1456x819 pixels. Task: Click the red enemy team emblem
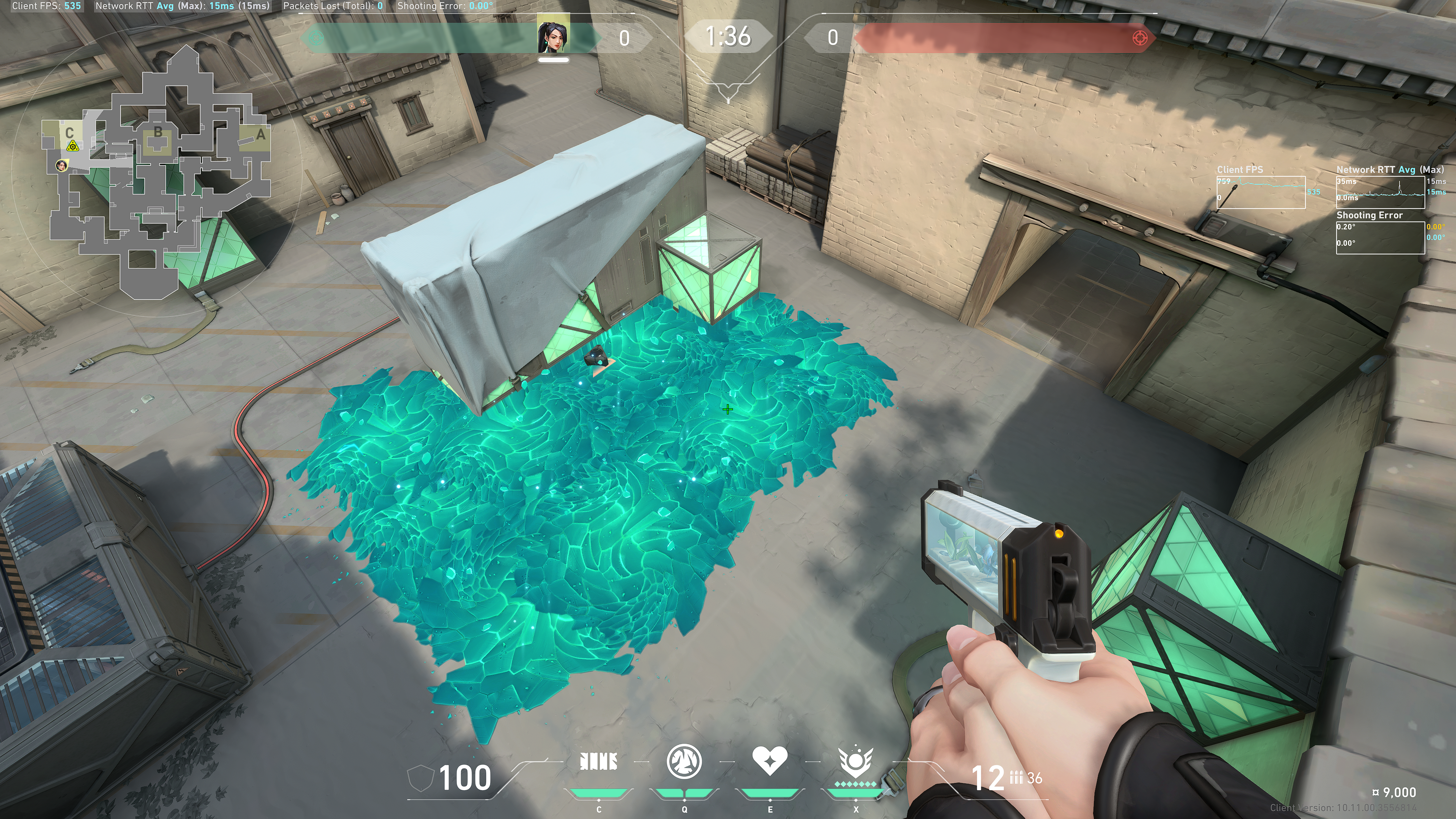tap(1140, 38)
